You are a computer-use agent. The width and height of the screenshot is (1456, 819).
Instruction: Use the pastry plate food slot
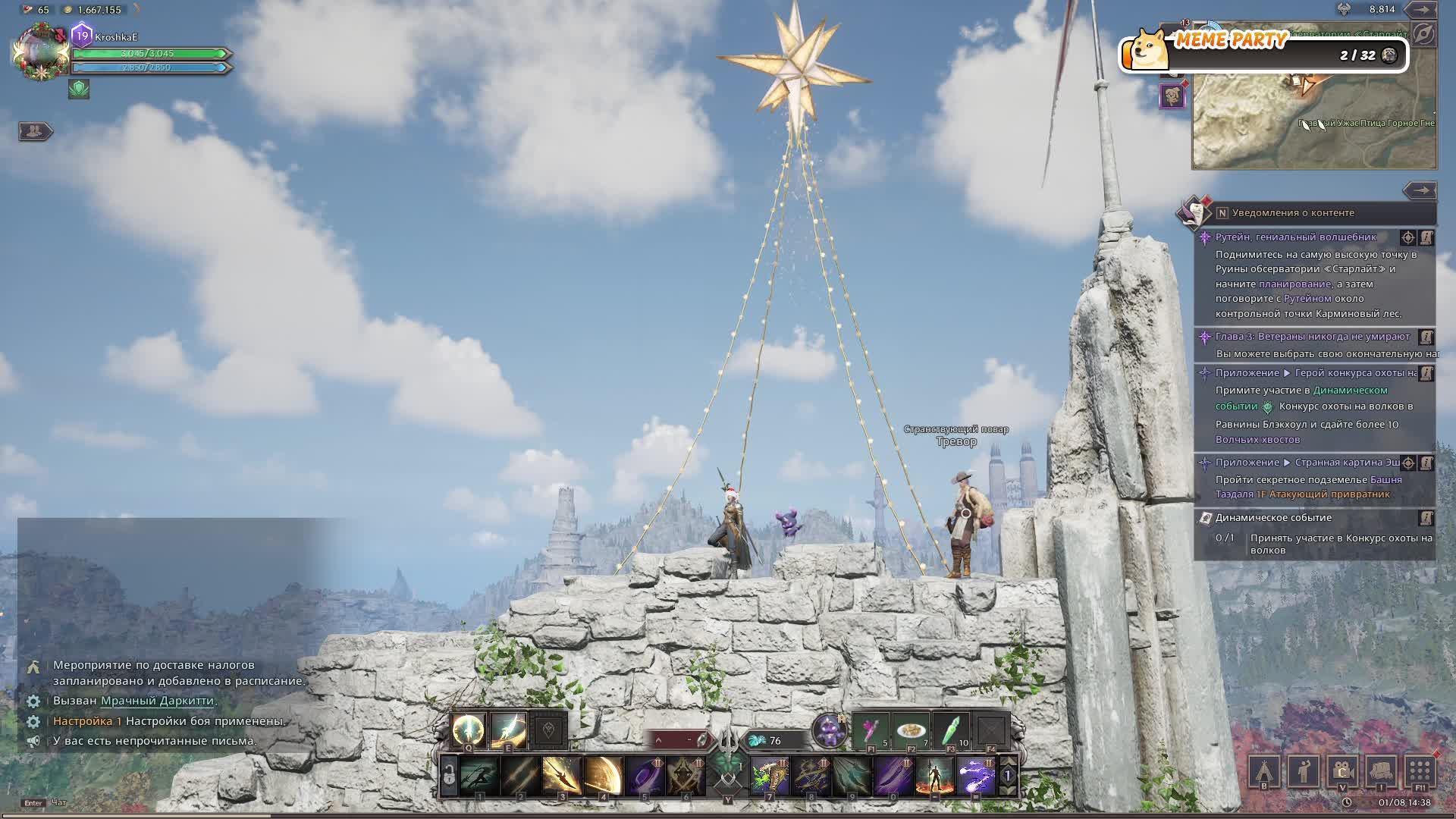911,730
